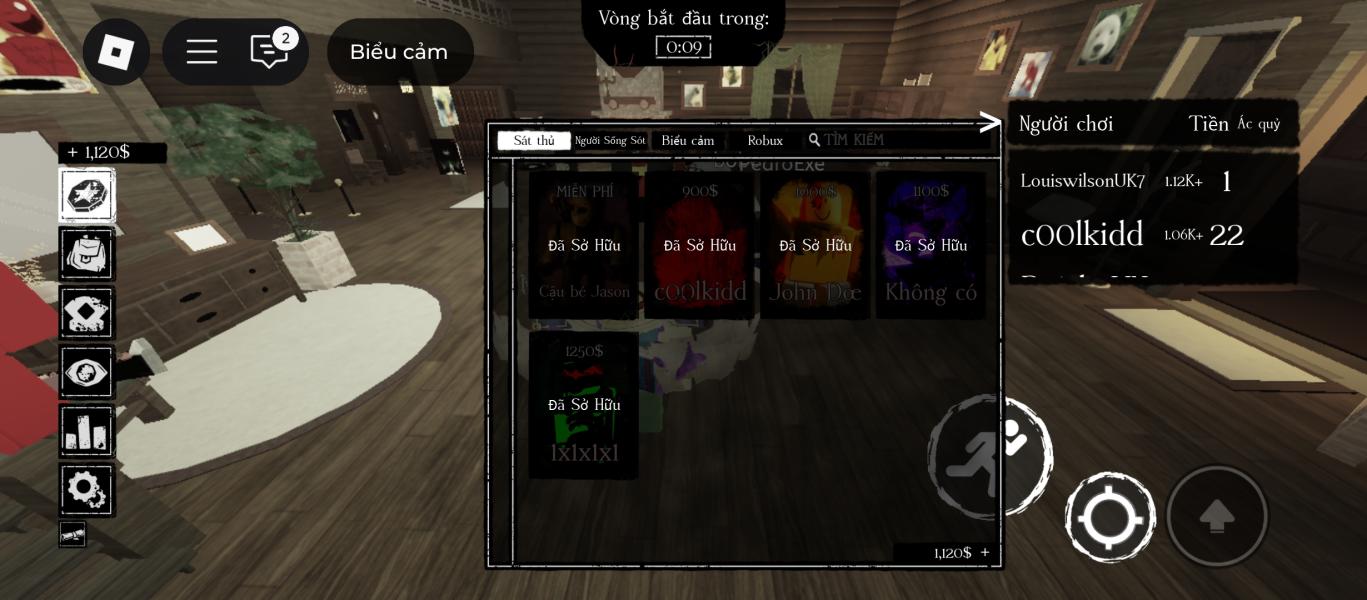This screenshot has width=1367, height=600.
Task: Open the Roblox logo menu
Action: coord(116,52)
